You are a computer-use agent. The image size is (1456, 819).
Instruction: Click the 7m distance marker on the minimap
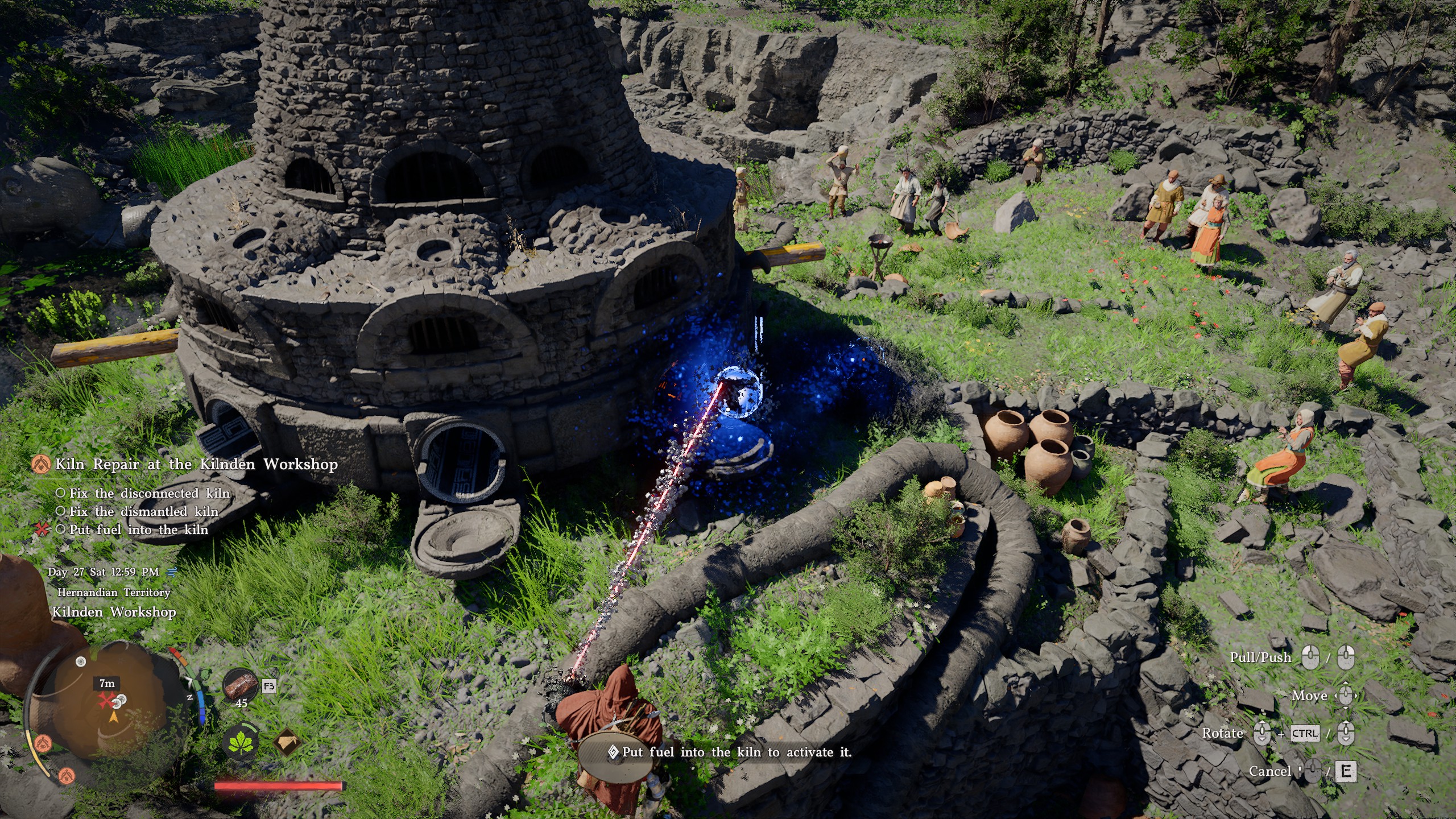(107, 684)
